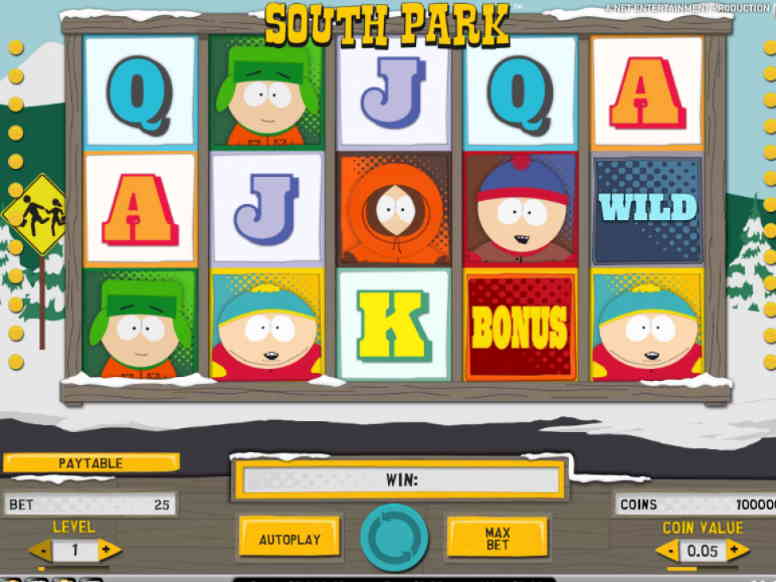
Task: Increase the bet Level
Action: tap(110, 550)
